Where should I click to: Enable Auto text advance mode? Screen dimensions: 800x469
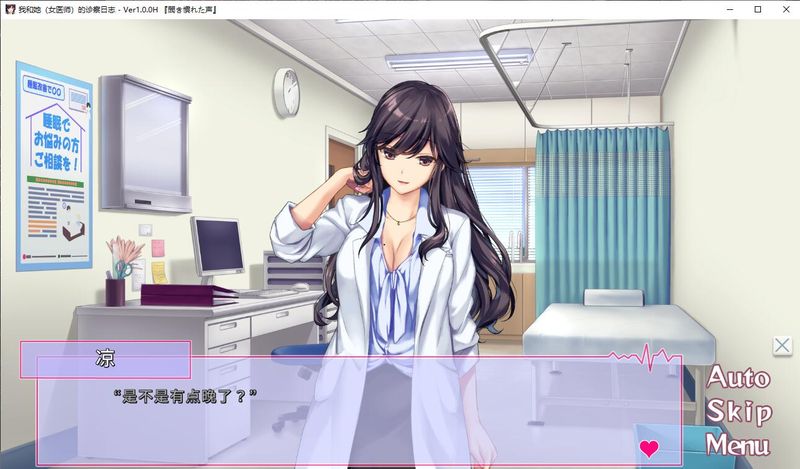(x=738, y=378)
